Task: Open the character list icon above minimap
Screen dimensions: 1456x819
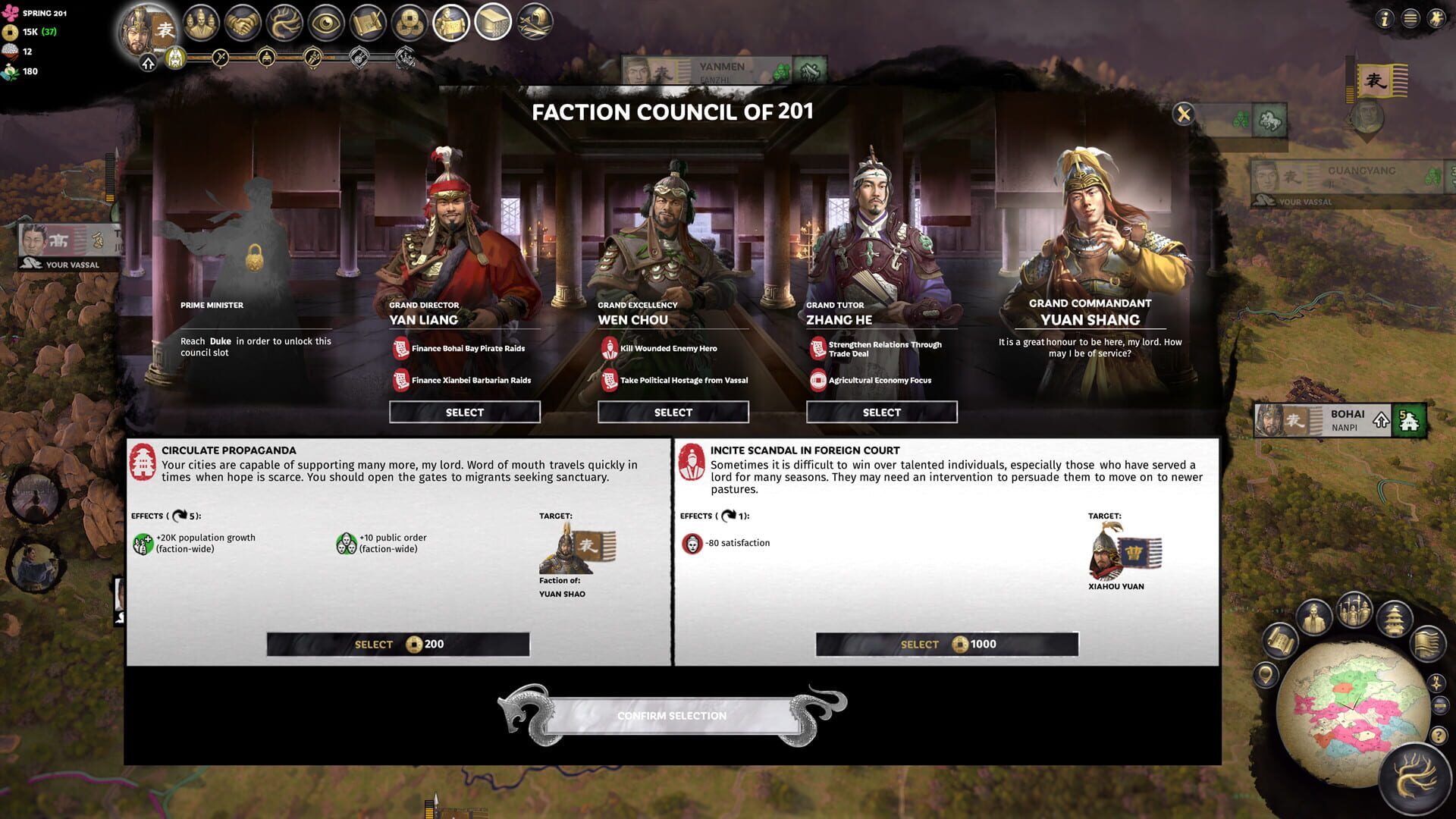Action: click(1314, 617)
